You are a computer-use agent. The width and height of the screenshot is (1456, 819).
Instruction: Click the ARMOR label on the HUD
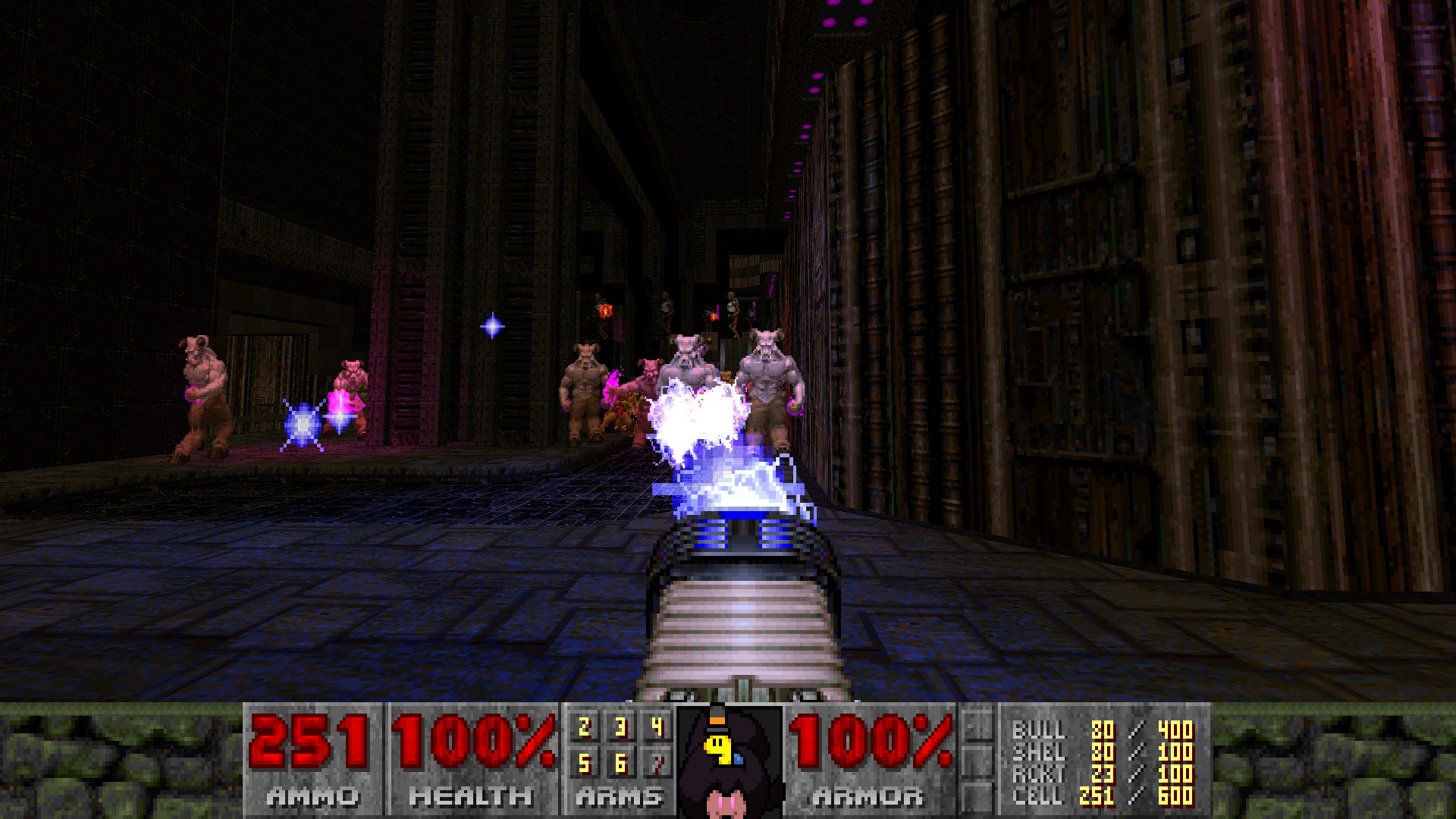[x=871, y=796]
